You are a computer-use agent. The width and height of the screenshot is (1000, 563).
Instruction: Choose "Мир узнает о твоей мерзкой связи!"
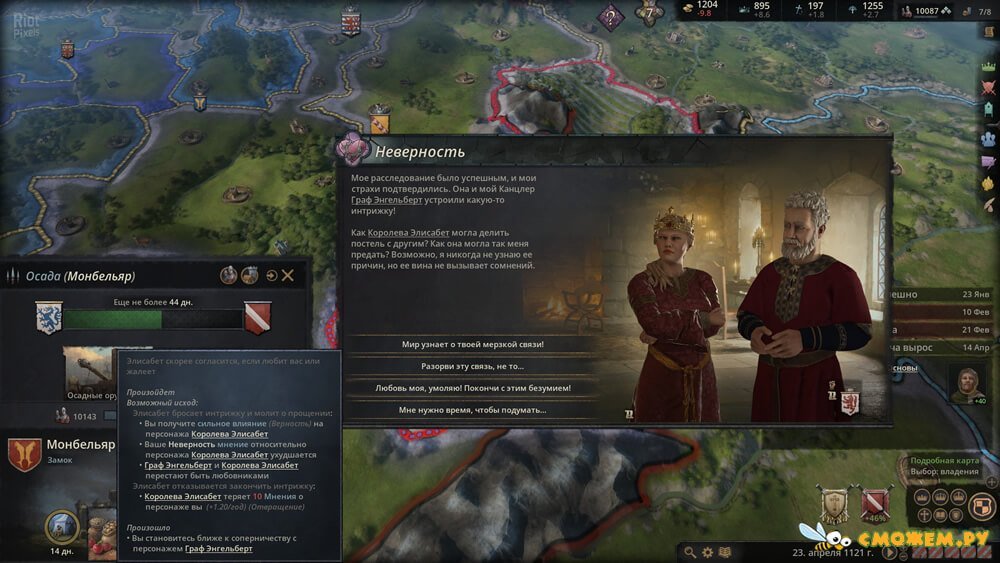(473, 344)
